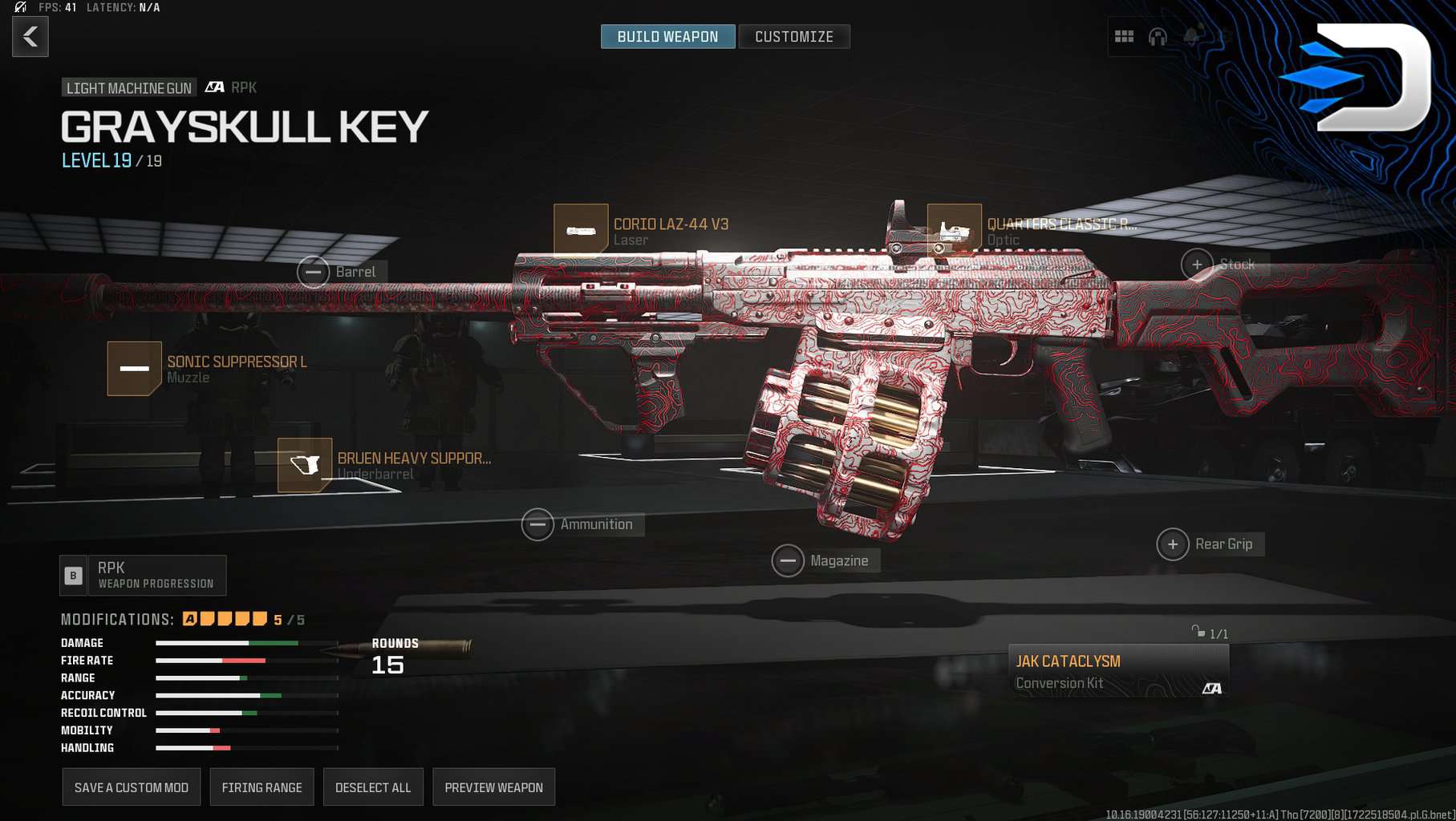This screenshot has width=1456, height=821.
Task: Select the JAK Cataclysm Conversion Kit
Action: tap(1118, 671)
